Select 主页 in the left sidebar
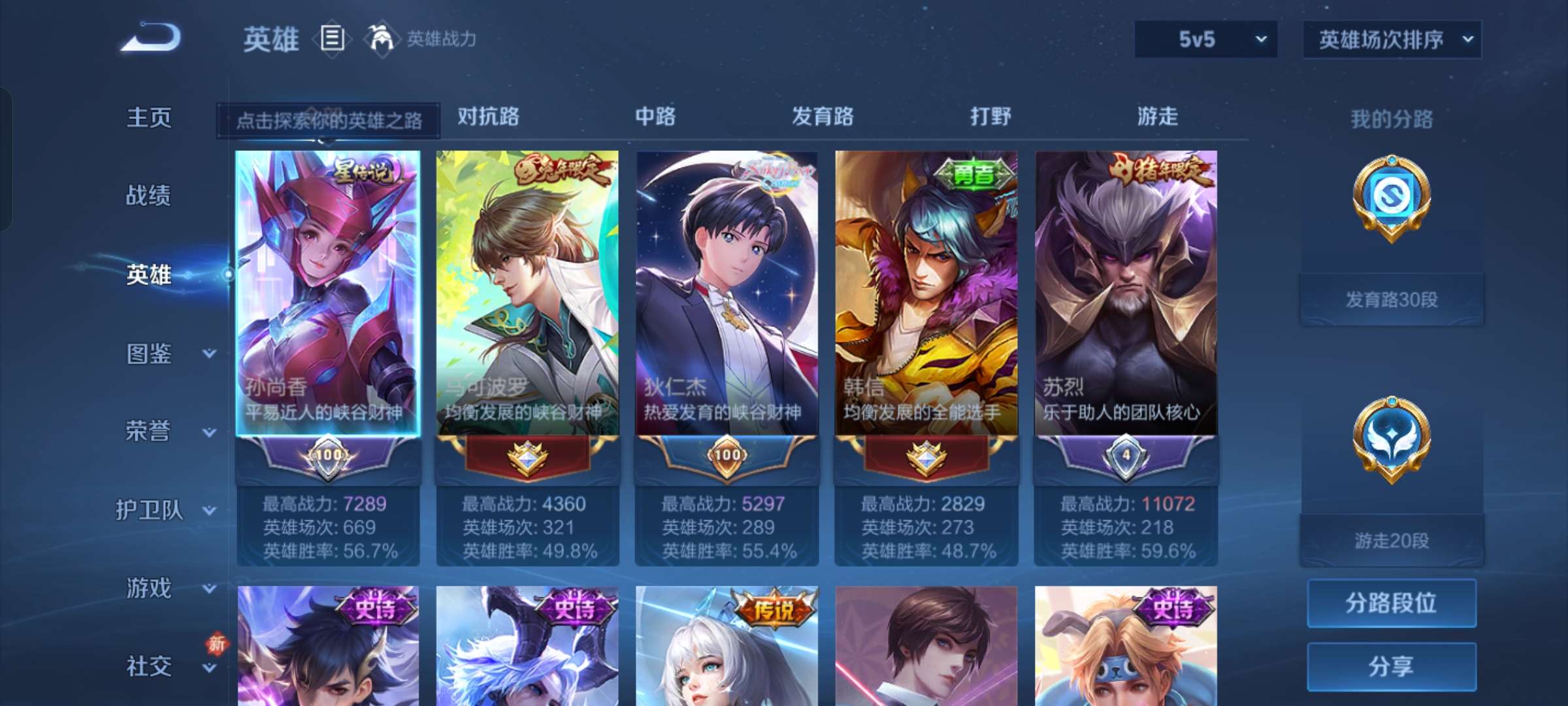This screenshot has height=706, width=1568. click(x=150, y=118)
